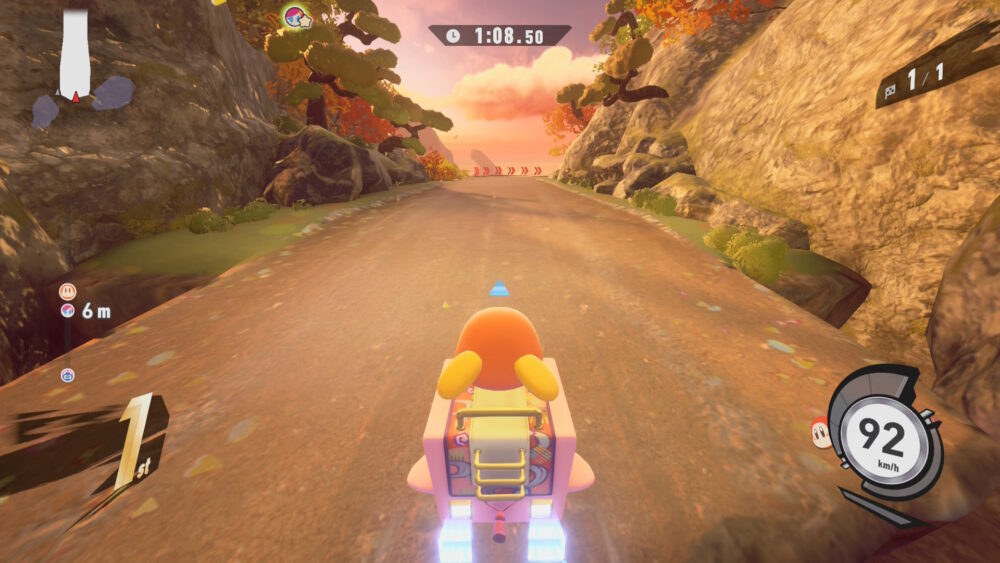Select the glowing pink rider icon with star

296,16
